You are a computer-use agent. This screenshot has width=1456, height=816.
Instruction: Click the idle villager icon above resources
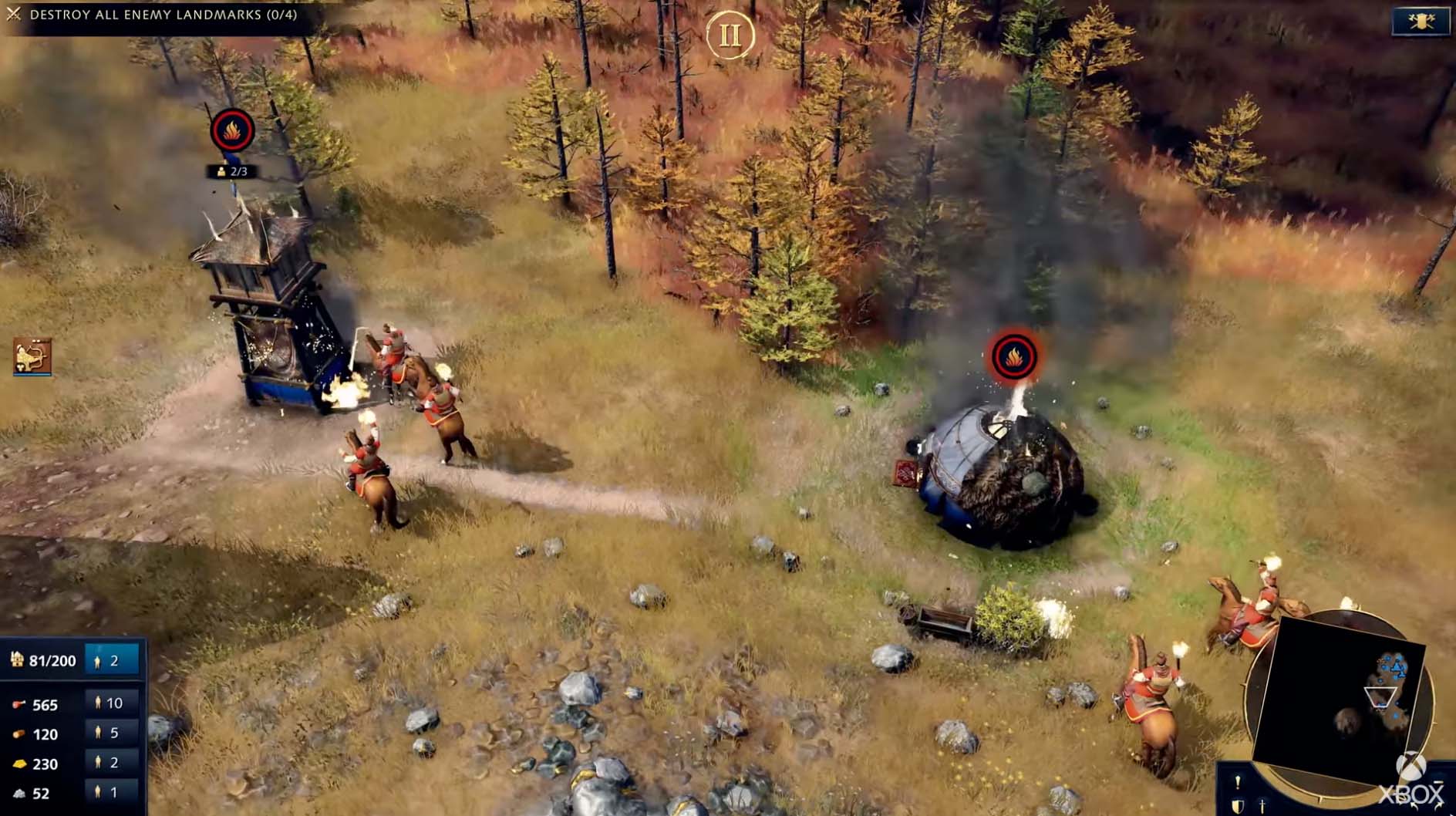coord(99,661)
